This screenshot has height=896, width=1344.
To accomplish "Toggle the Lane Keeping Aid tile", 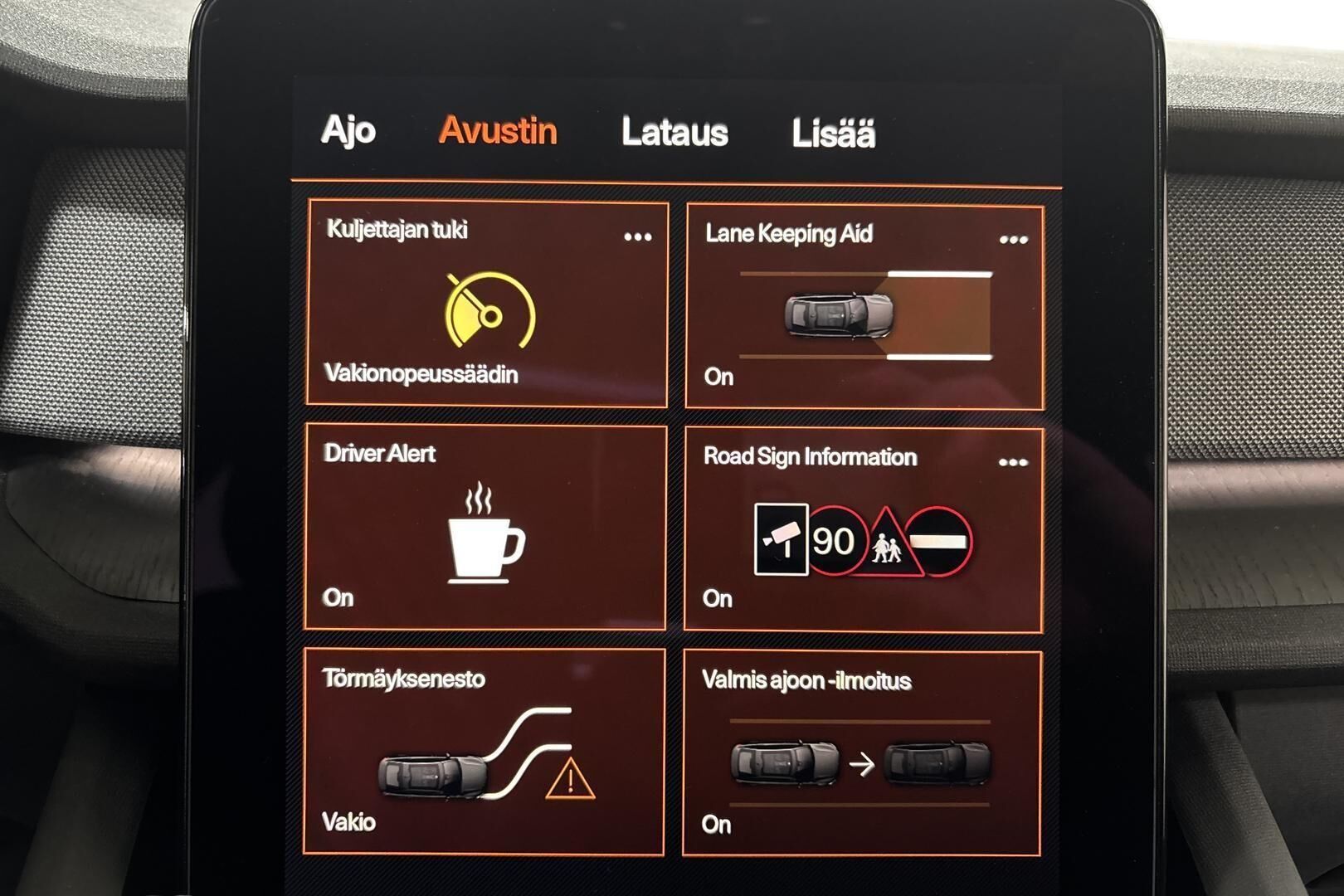I will click(x=863, y=315).
